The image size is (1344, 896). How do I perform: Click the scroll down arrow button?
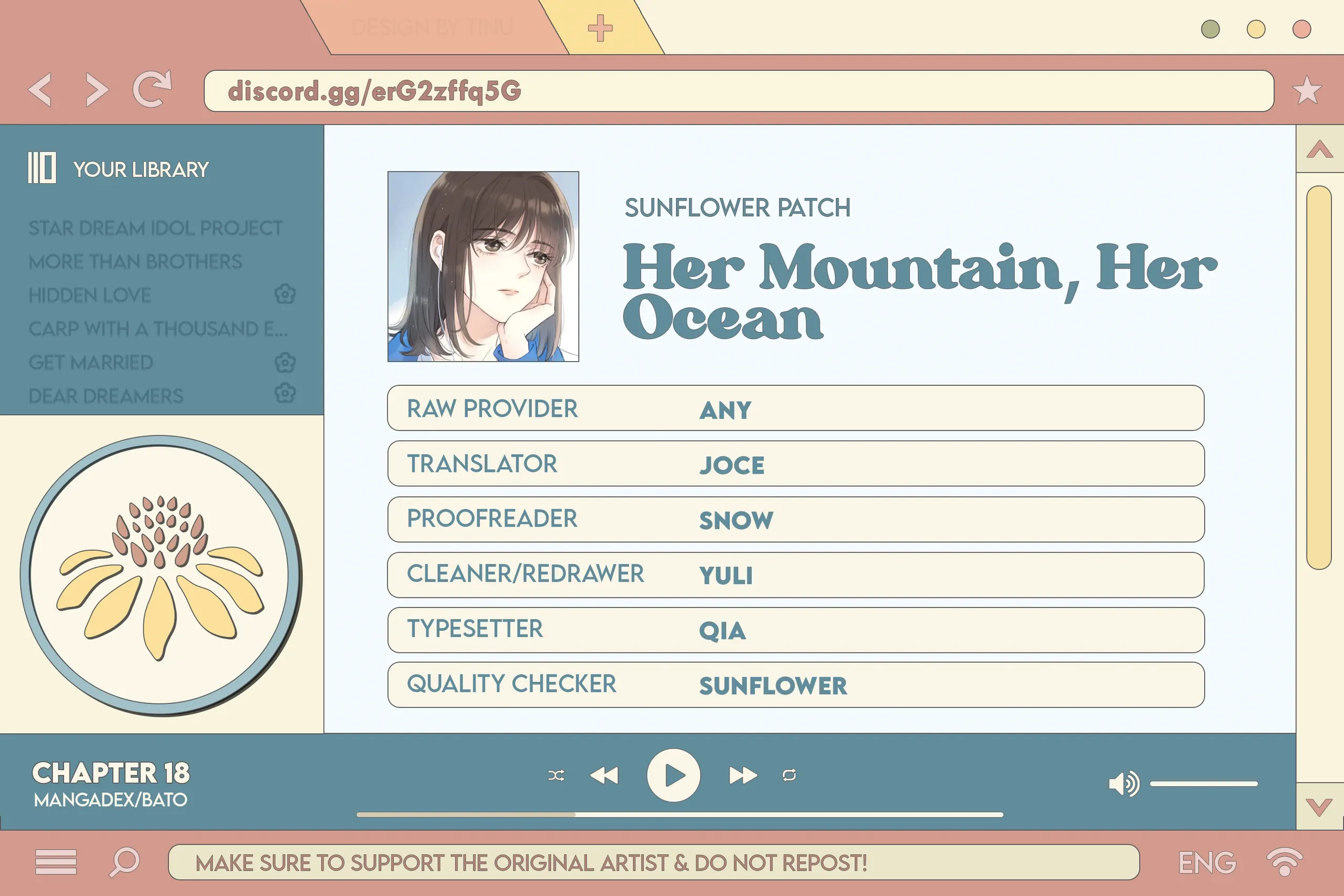coord(1319,807)
